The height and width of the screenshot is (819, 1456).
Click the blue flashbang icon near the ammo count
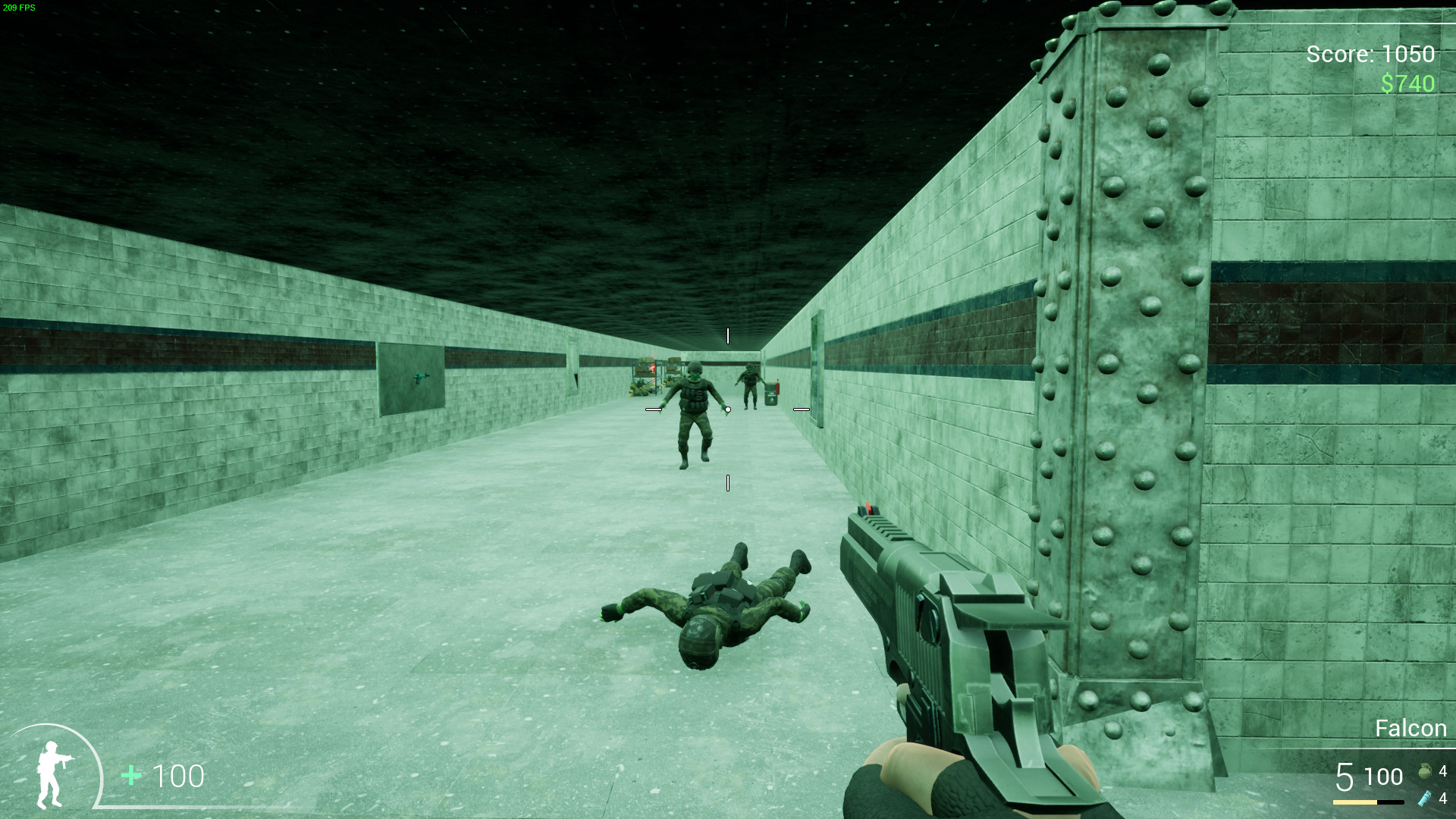[1425, 799]
